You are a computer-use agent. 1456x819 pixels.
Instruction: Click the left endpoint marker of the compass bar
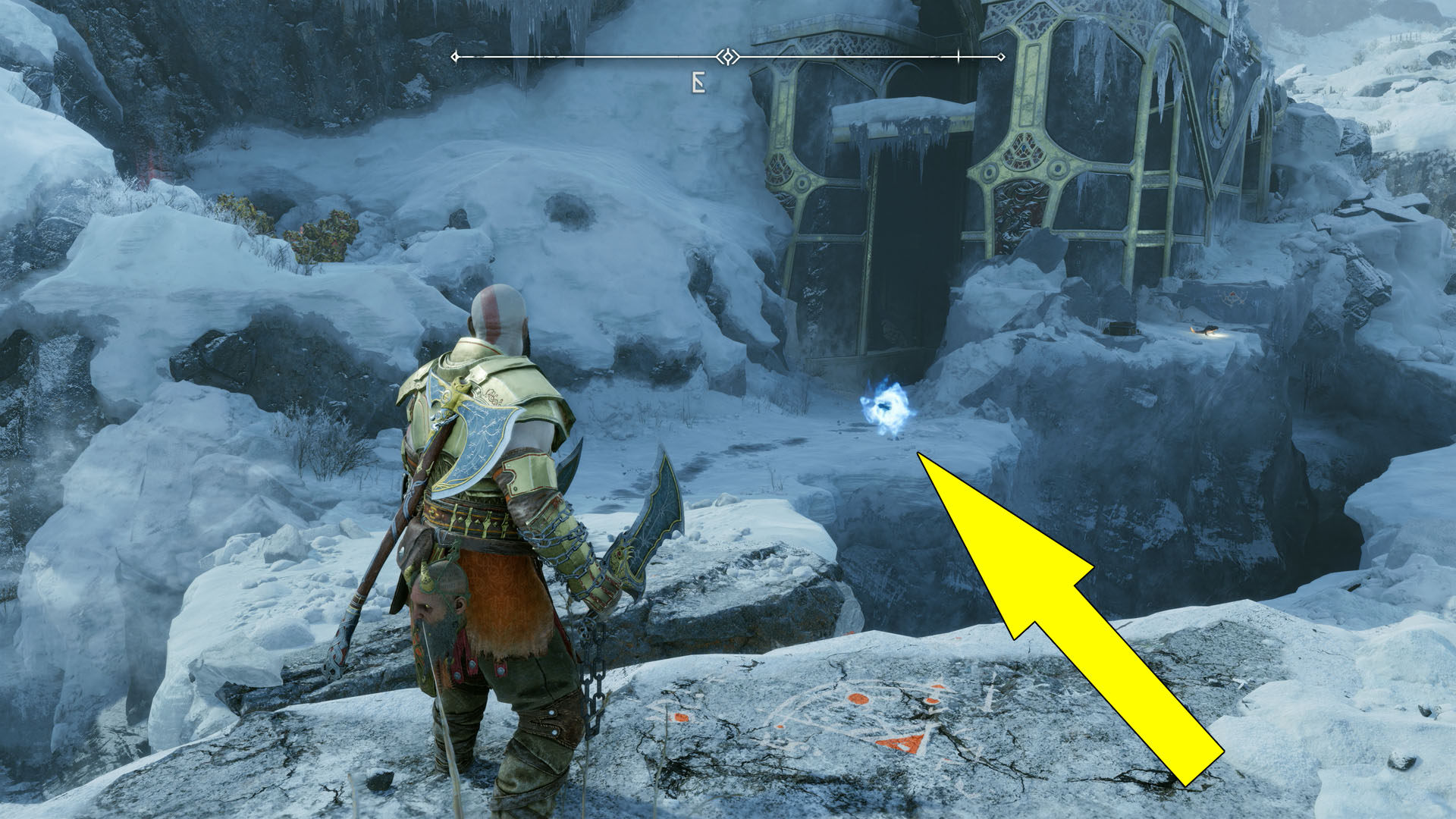point(453,55)
